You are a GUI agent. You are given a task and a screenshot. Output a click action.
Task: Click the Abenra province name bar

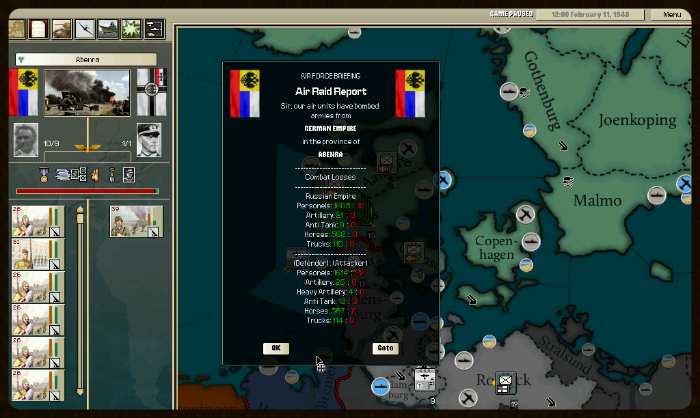tap(85, 59)
